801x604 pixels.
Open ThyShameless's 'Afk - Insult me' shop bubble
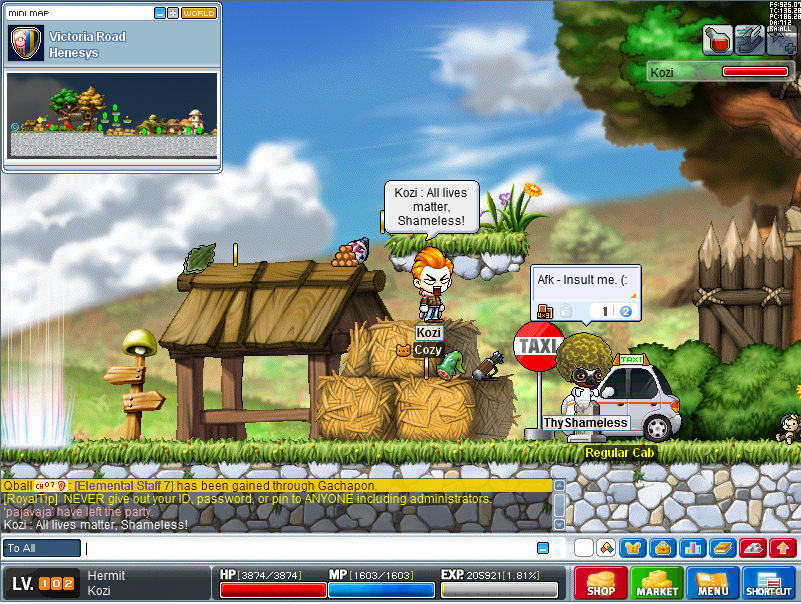[585, 293]
